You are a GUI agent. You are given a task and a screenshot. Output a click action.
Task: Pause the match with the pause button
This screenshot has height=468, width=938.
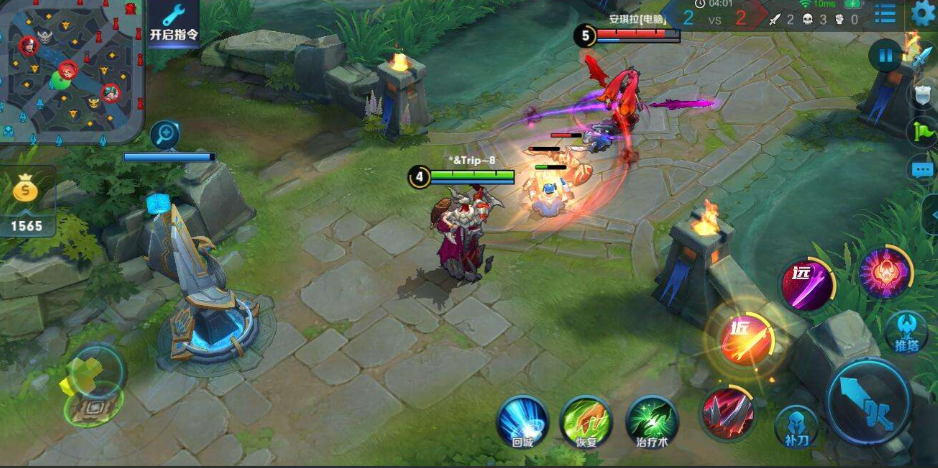[x=885, y=55]
